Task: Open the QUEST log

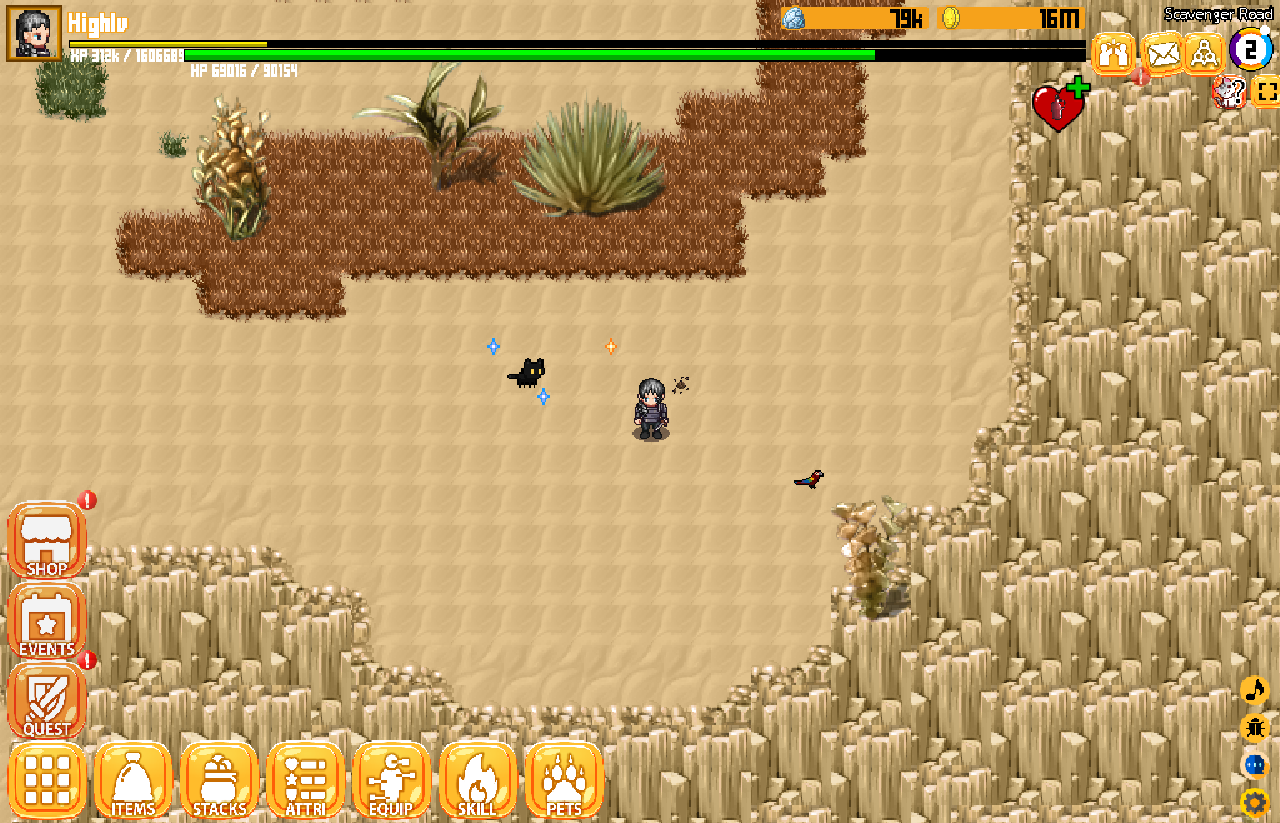Action: [x=47, y=702]
